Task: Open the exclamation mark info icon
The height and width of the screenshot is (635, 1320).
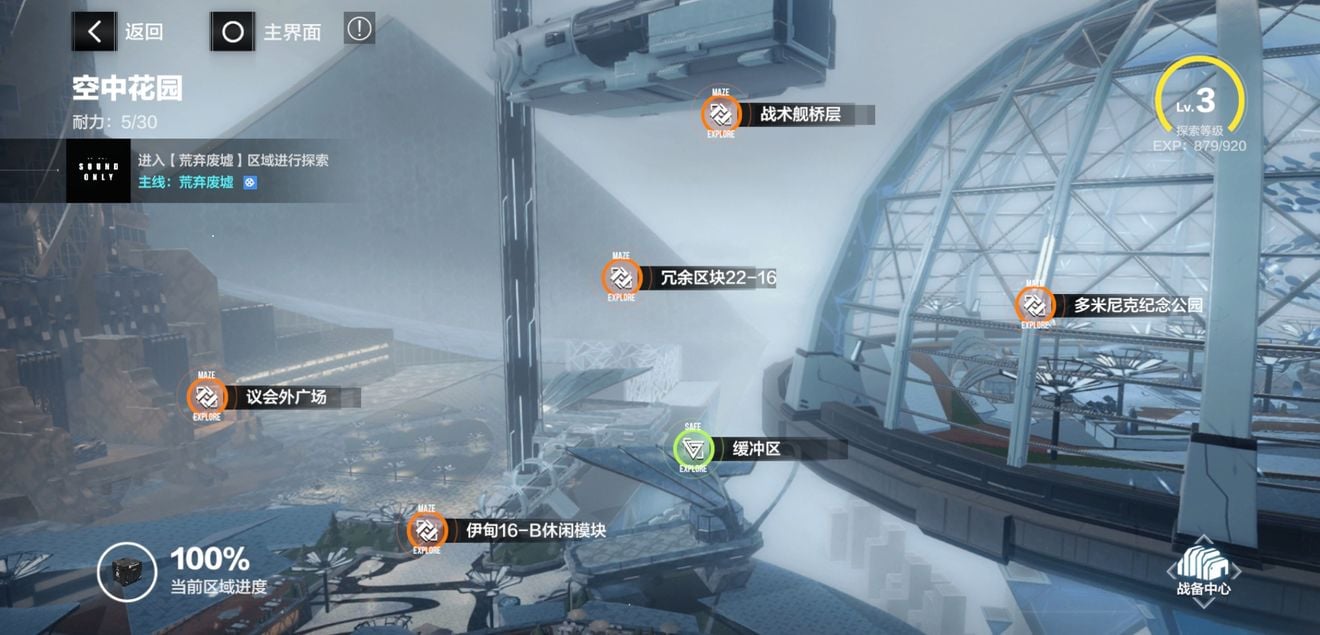Action: click(x=359, y=29)
